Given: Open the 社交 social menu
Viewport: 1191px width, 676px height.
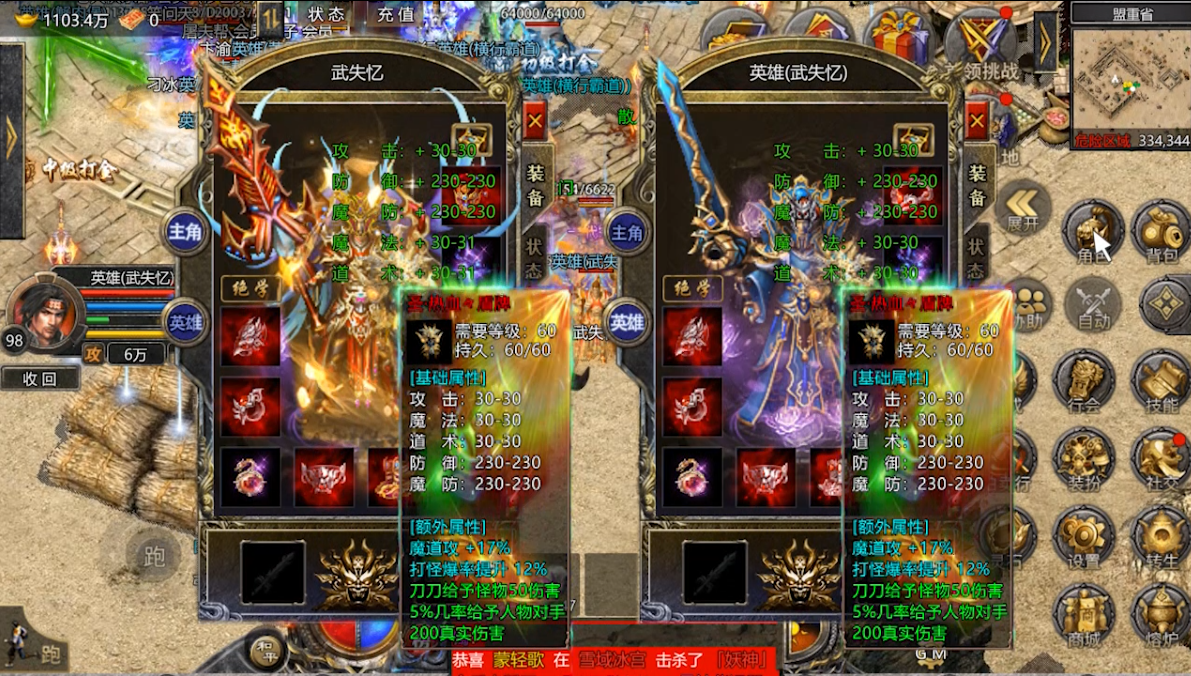Looking at the screenshot, I should [1161, 461].
